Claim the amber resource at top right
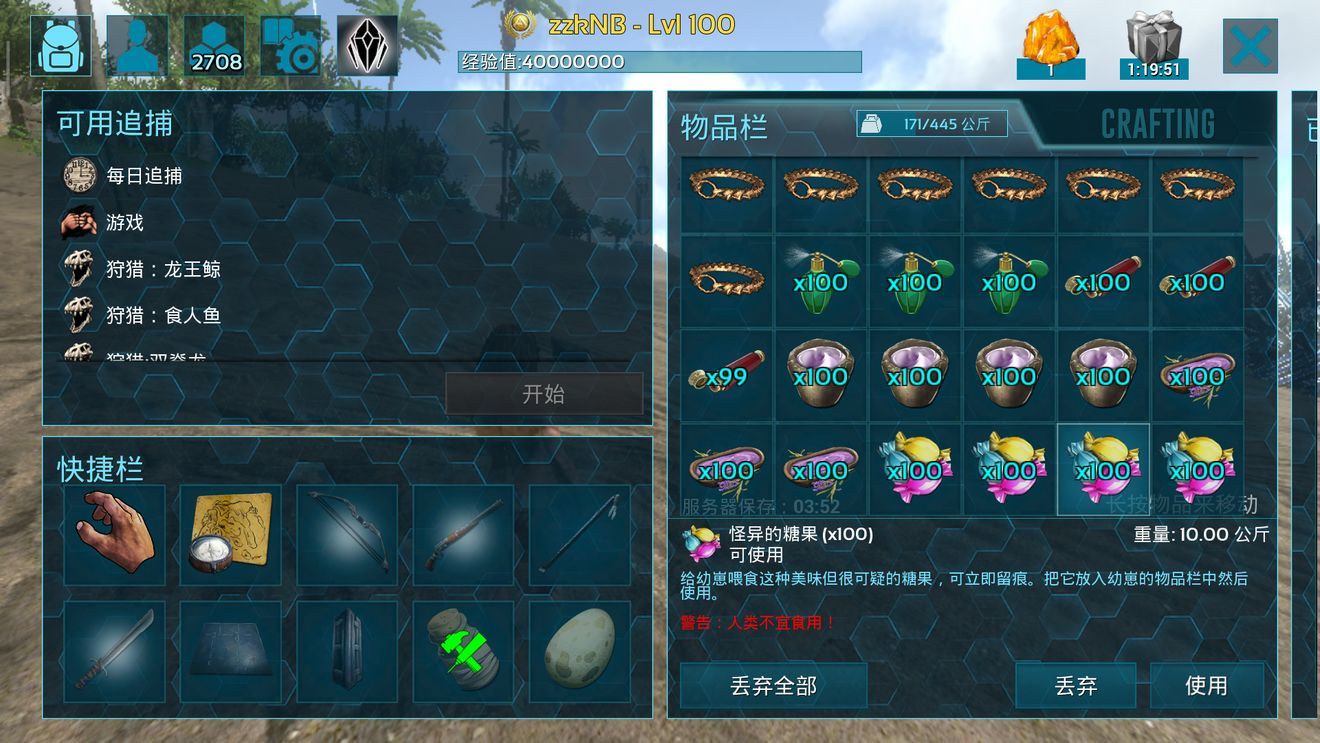1320x743 pixels. coord(1049,40)
